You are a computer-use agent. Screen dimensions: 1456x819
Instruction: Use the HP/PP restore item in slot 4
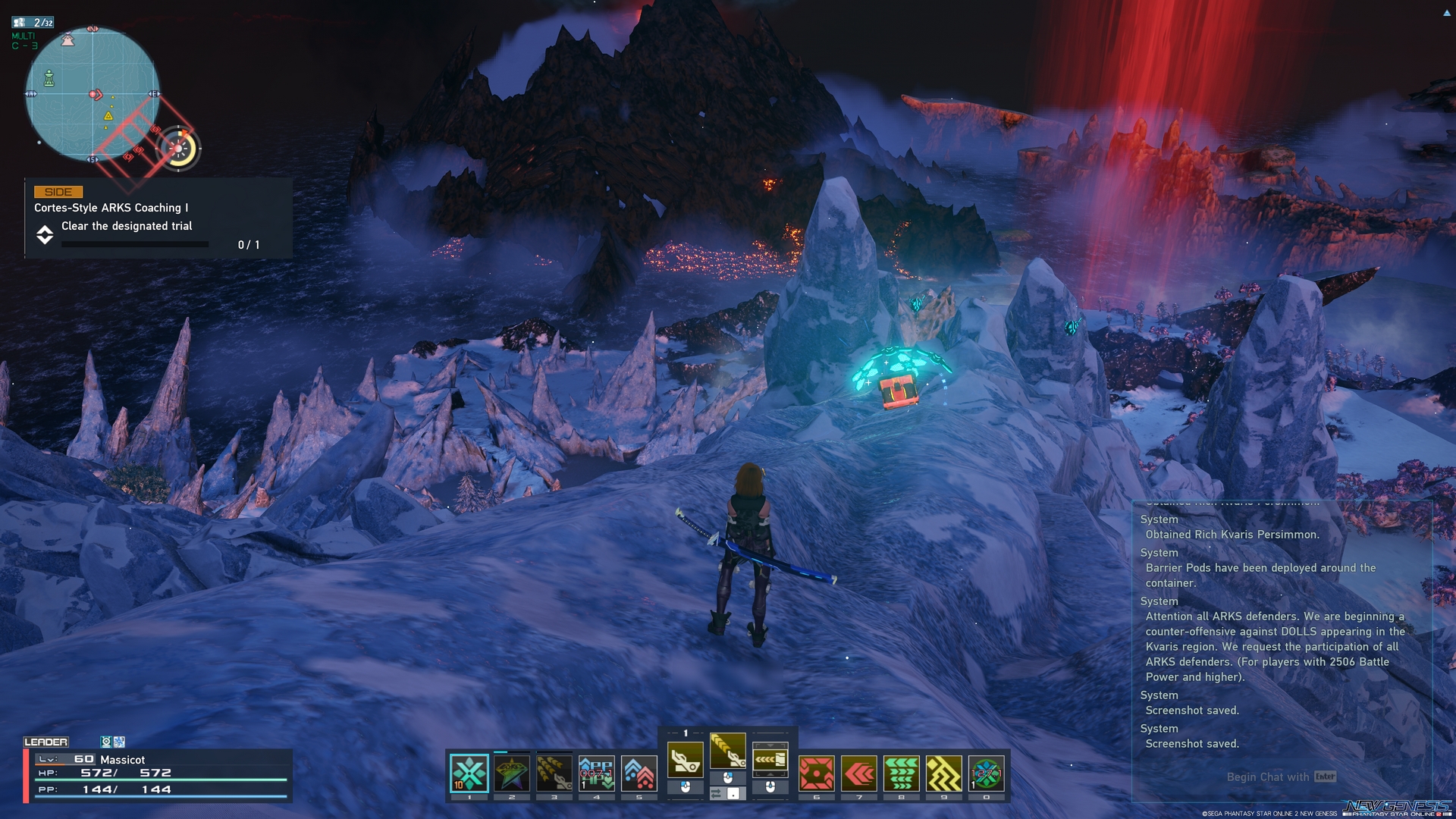[x=595, y=770]
